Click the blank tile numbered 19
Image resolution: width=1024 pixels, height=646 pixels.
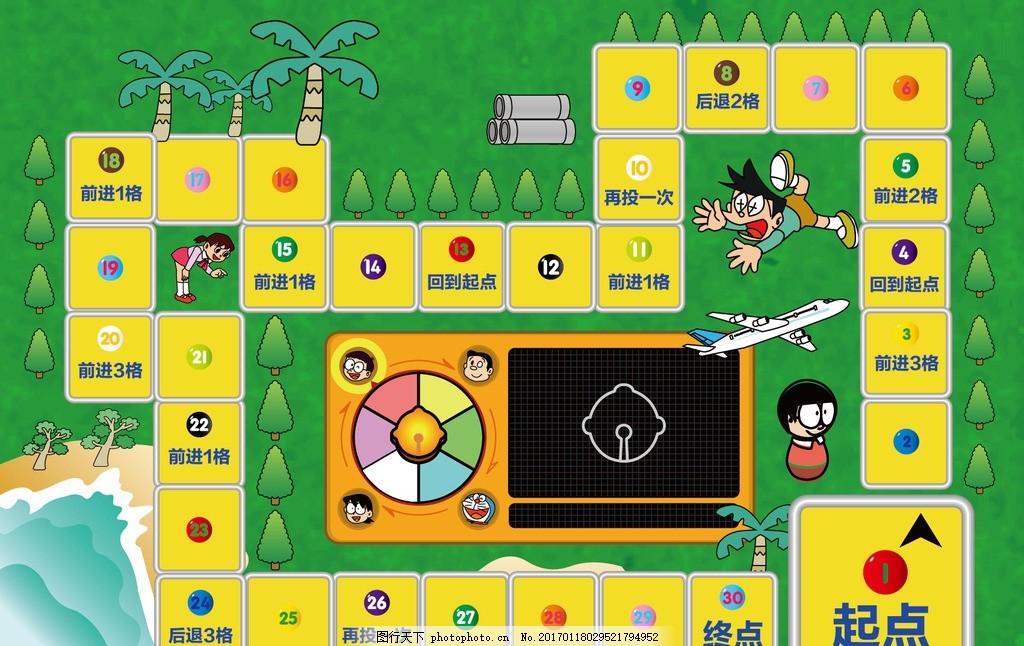tap(110, 267)
